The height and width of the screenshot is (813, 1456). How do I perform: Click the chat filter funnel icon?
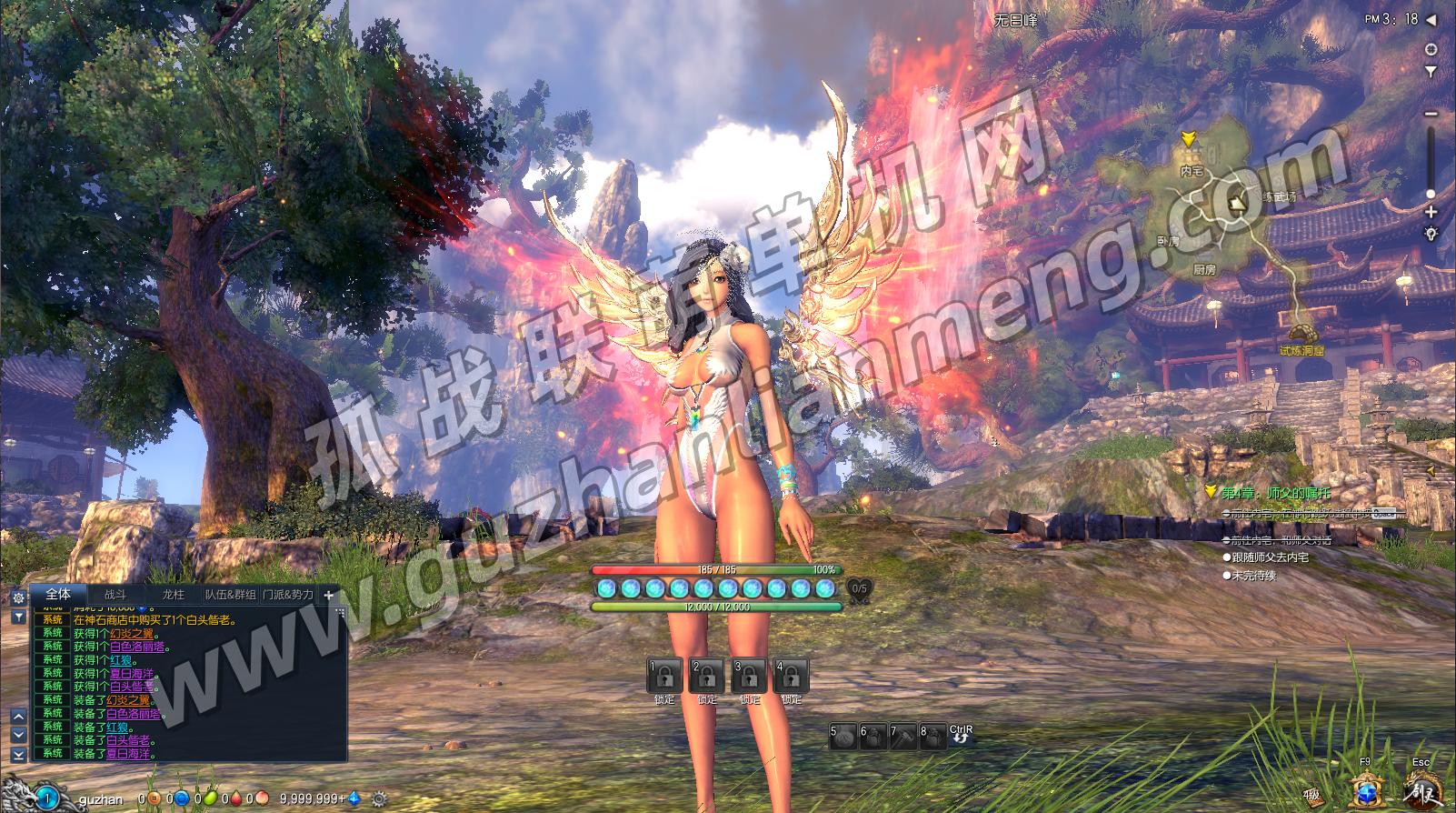pyautogui.click(x=18, y=617)
